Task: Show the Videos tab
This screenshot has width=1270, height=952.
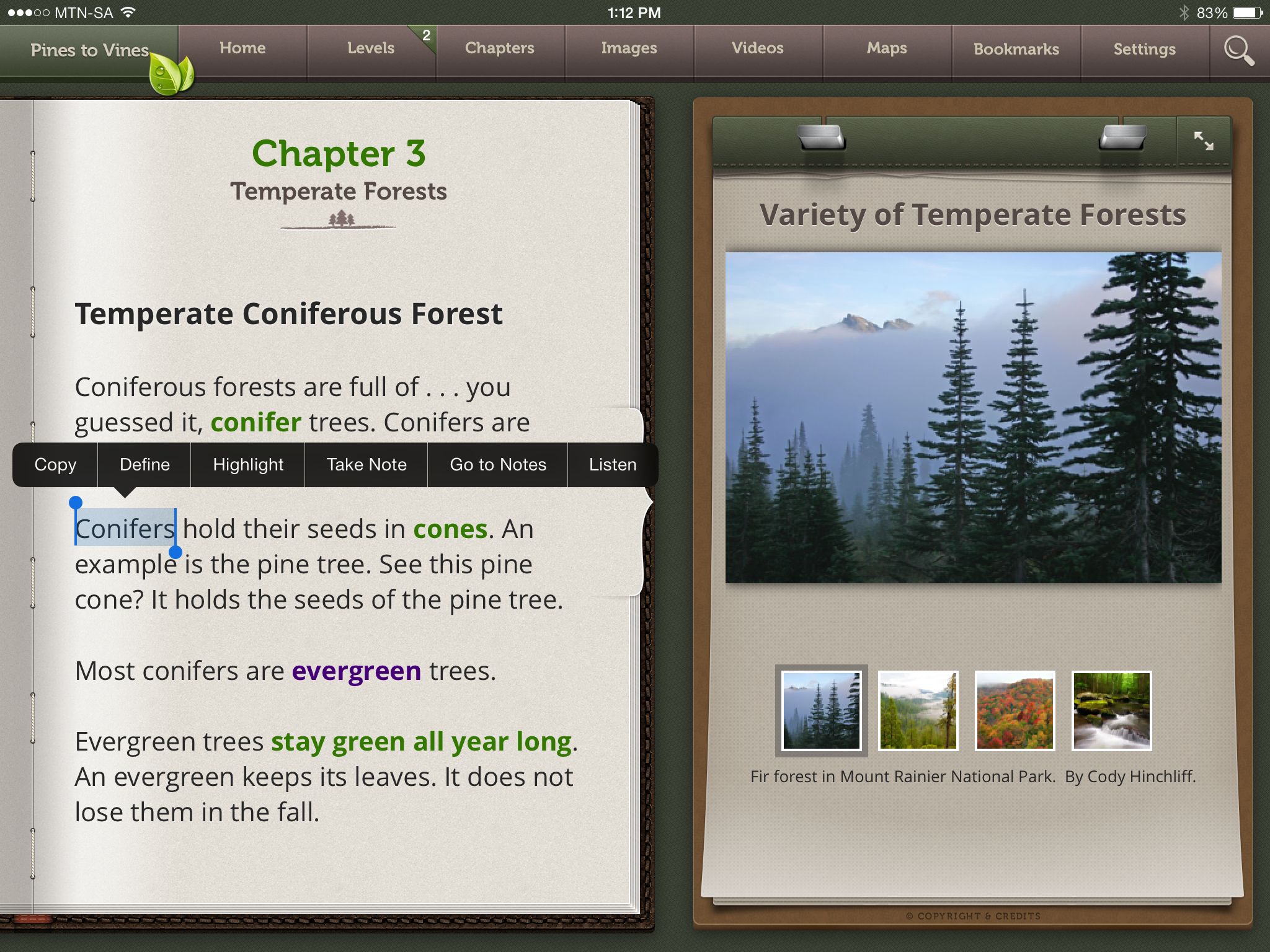Action: coord(758,48)
